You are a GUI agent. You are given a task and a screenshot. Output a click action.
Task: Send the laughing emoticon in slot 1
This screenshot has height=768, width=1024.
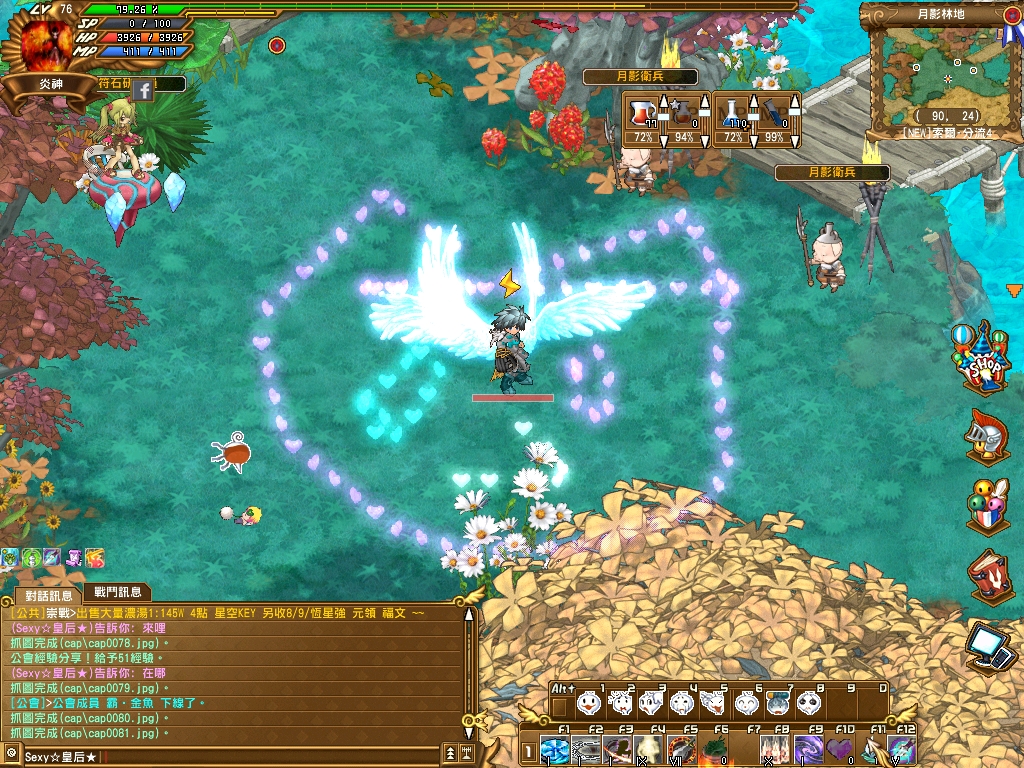pos(590,704)
